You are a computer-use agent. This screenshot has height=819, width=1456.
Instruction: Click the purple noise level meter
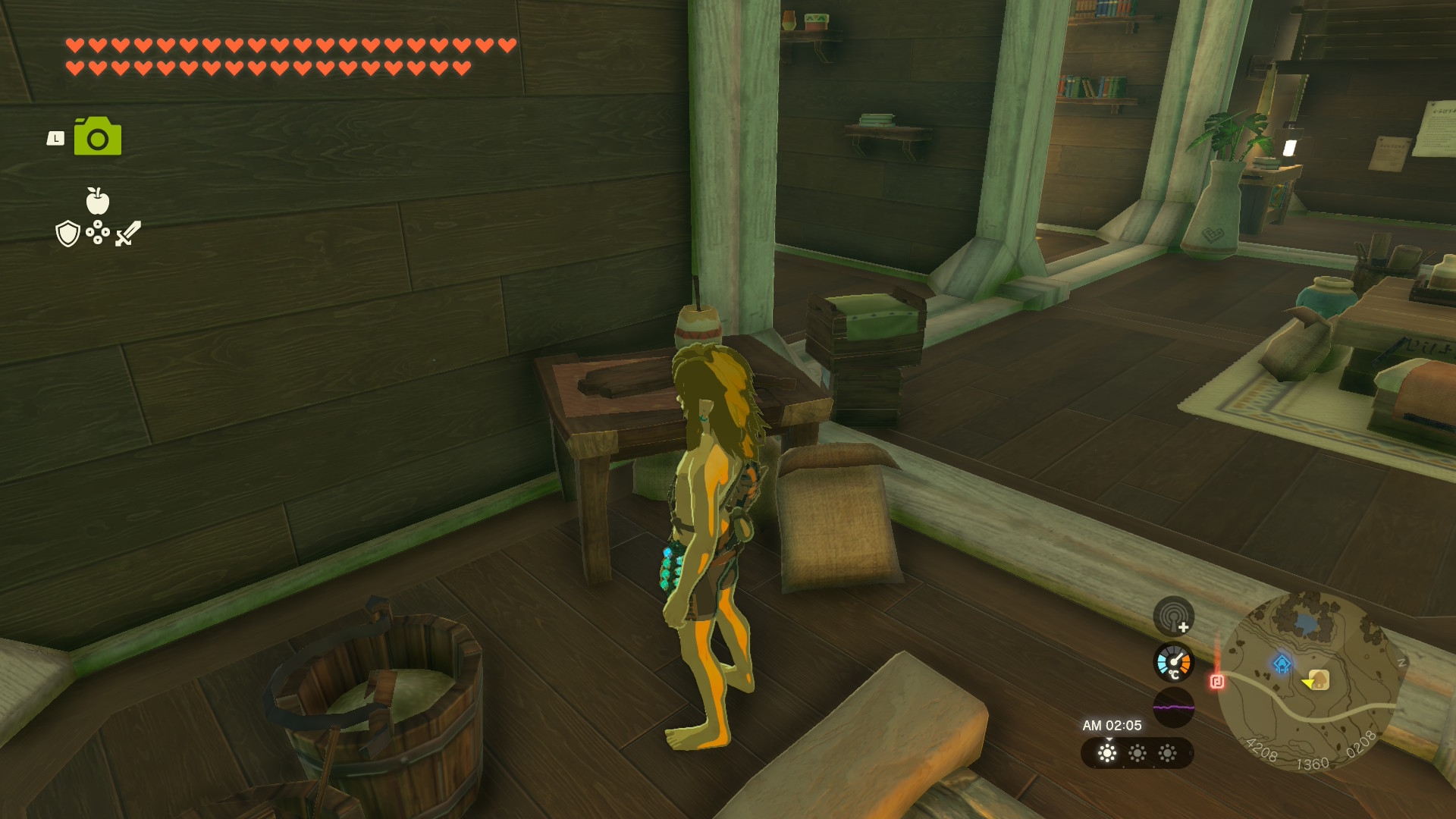(x=1173, y=708)
